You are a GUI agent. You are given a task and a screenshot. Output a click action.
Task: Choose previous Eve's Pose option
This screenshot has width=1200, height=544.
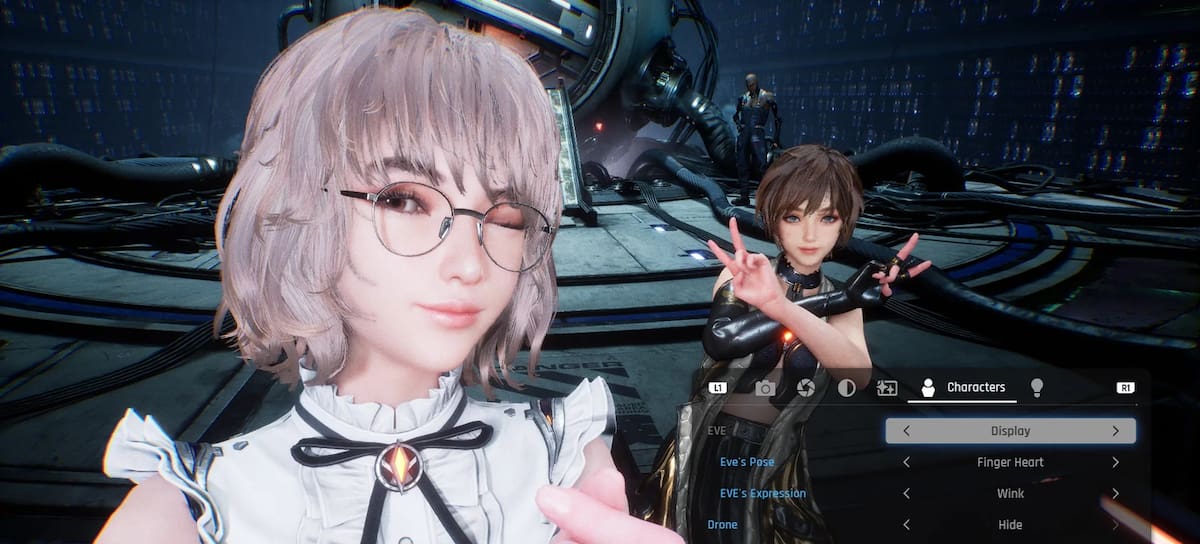coord(907,462)
